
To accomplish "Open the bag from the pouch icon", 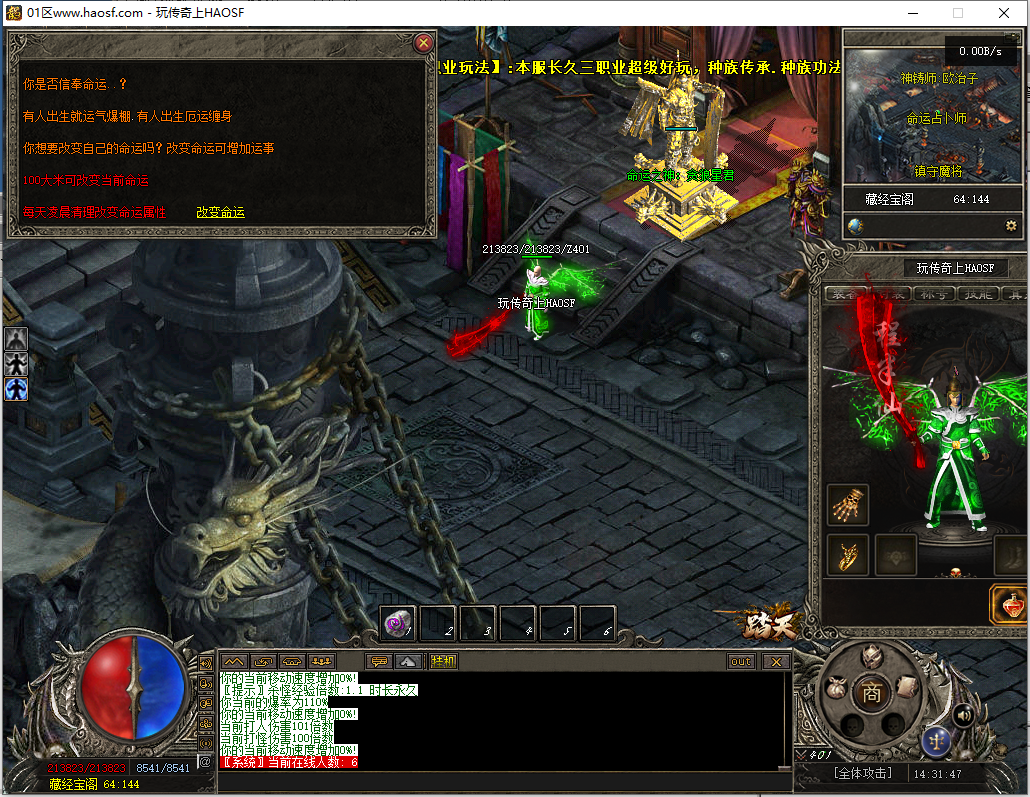I will [x=835, y=689].
